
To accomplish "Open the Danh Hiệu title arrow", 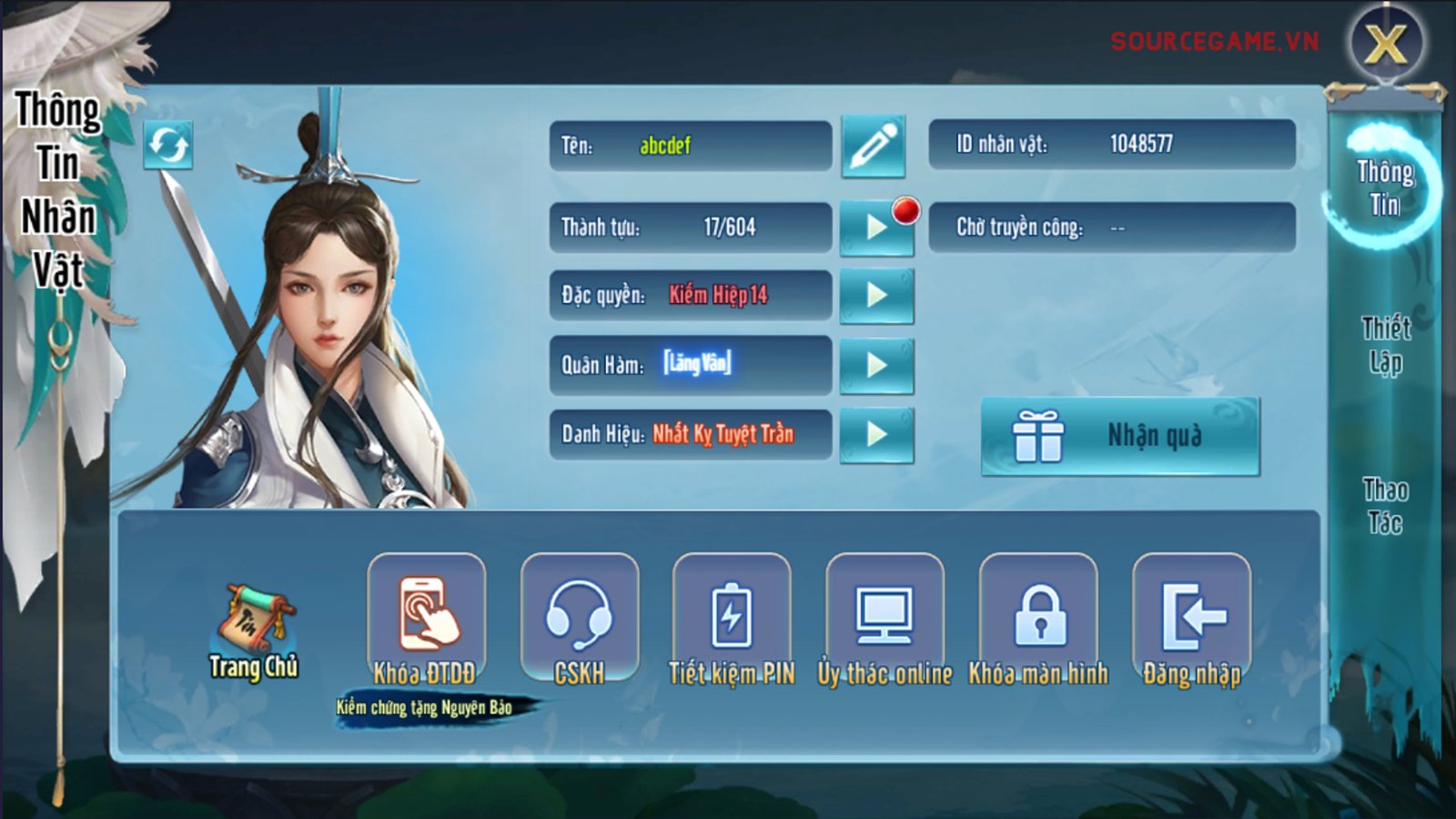I will coord(876,435).
